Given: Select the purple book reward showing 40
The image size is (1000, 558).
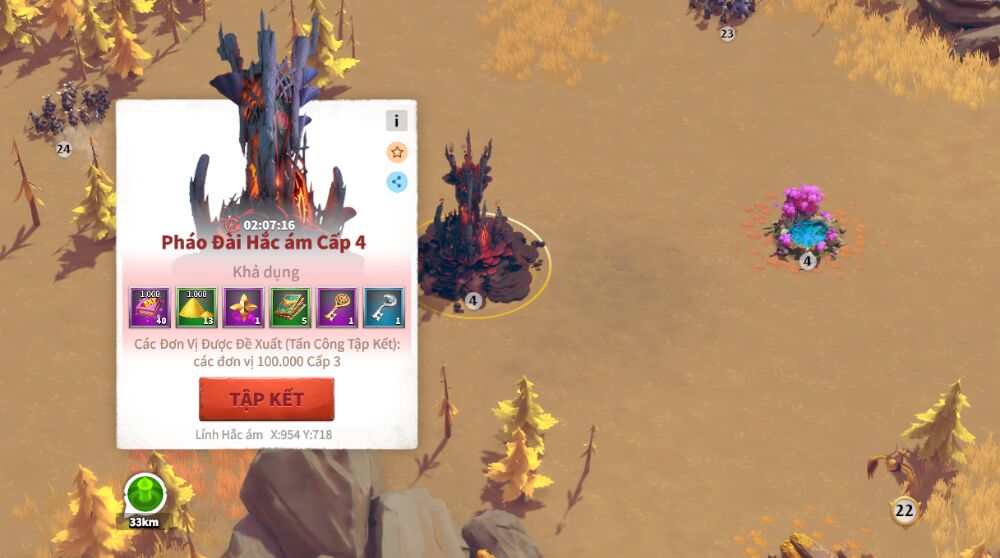Looking at the screenshot, I should coord(150,307).
